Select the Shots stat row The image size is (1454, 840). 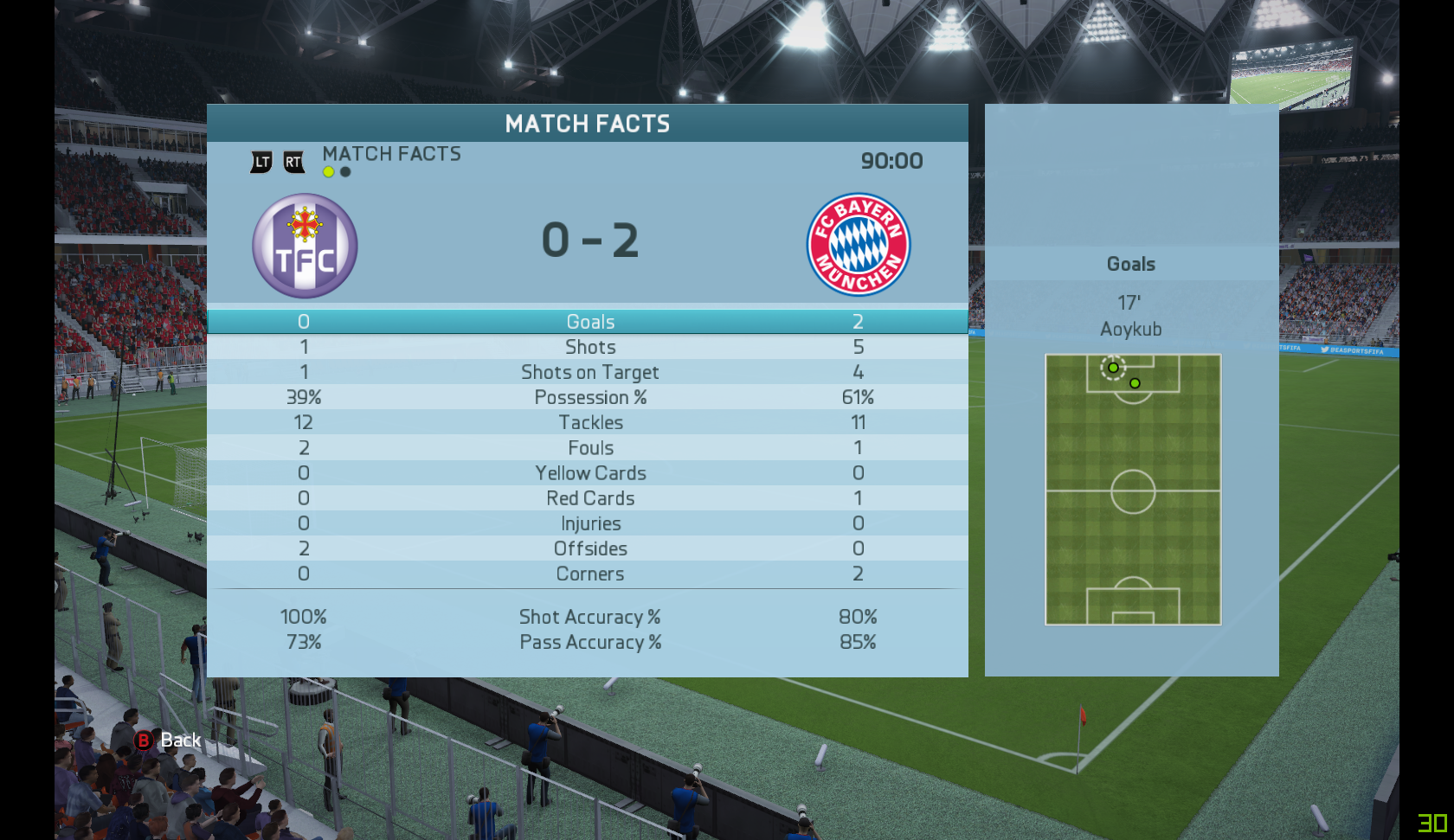(589, 347)
